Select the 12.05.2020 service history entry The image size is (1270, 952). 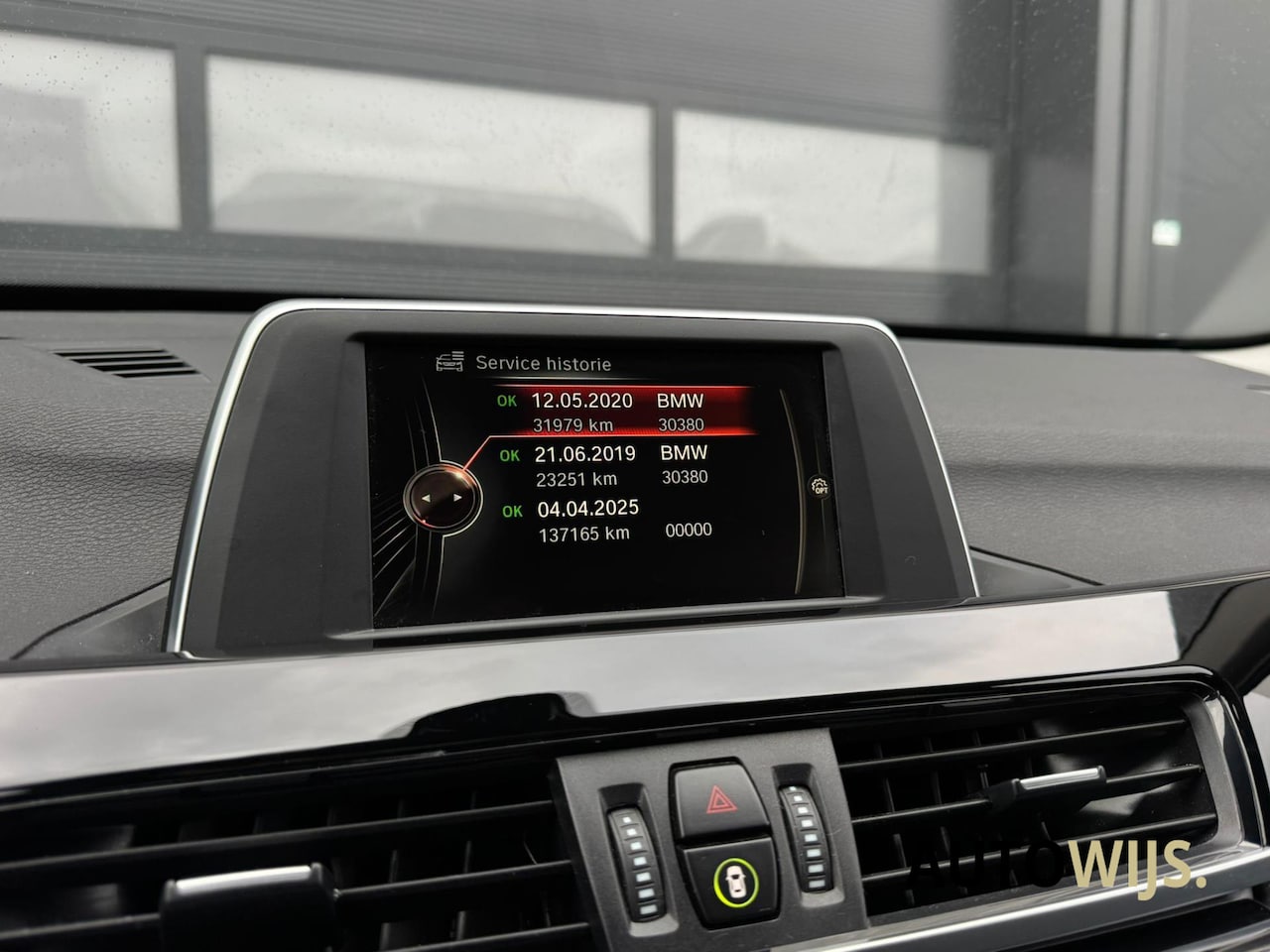(617, 412)
